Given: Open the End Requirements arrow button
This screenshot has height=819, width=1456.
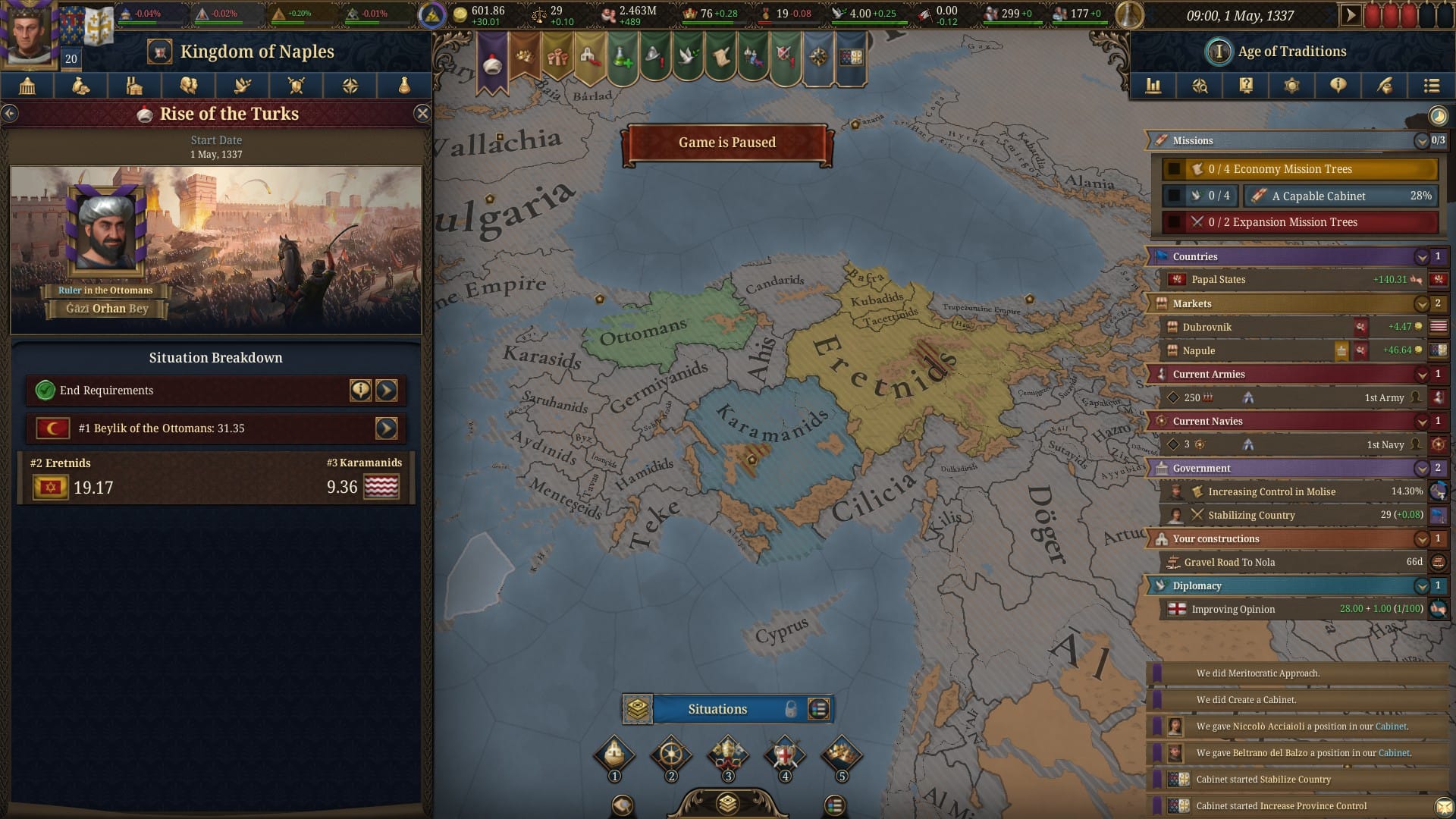Looking at the screenshot, I should coord(386,391).
